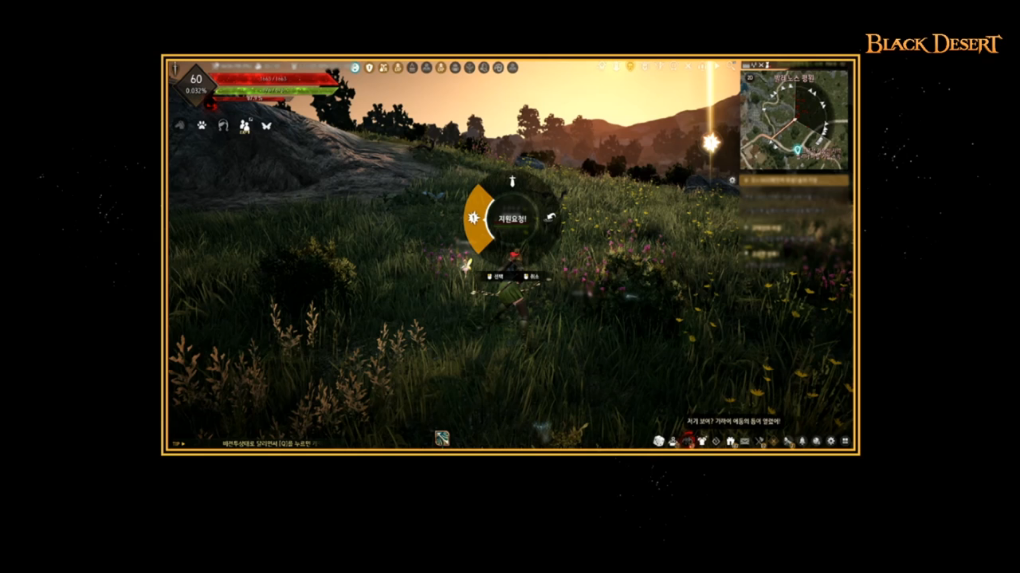Open the house icon in the bottom bar
This screenshot has width=1020, height=573.
click(731, 441)
